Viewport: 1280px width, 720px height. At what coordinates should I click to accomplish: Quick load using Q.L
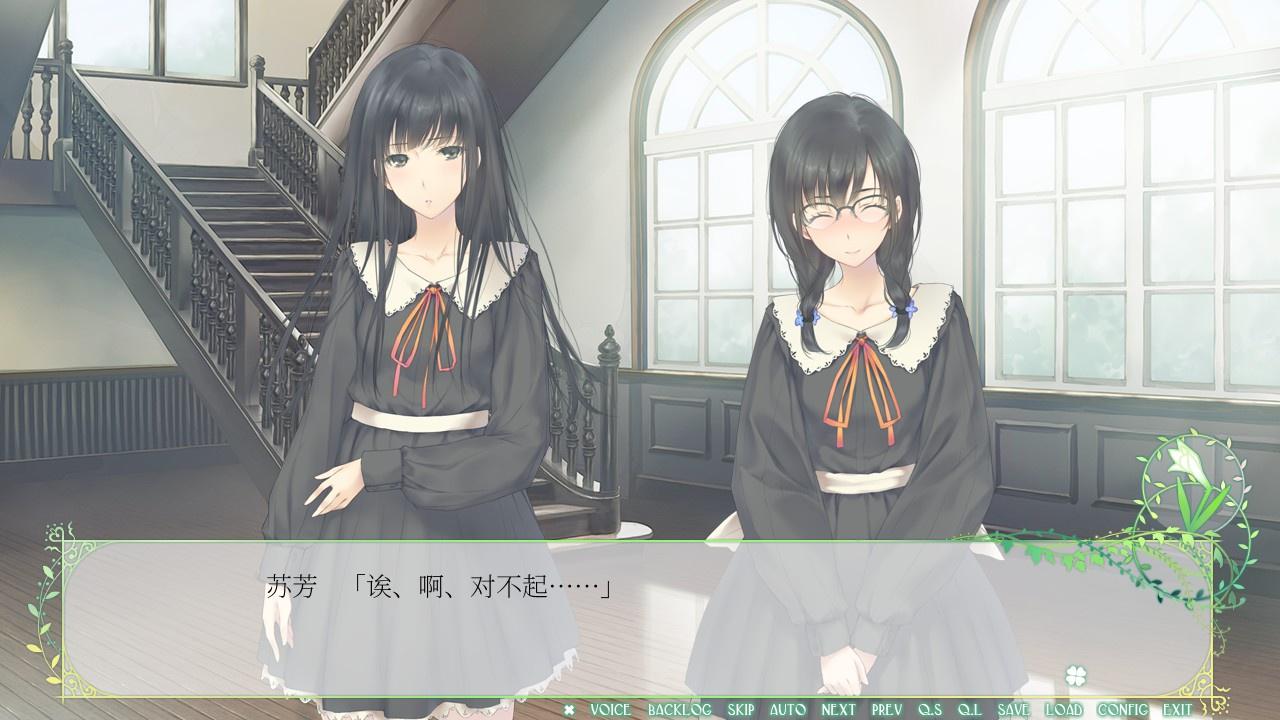pos(969,710)
